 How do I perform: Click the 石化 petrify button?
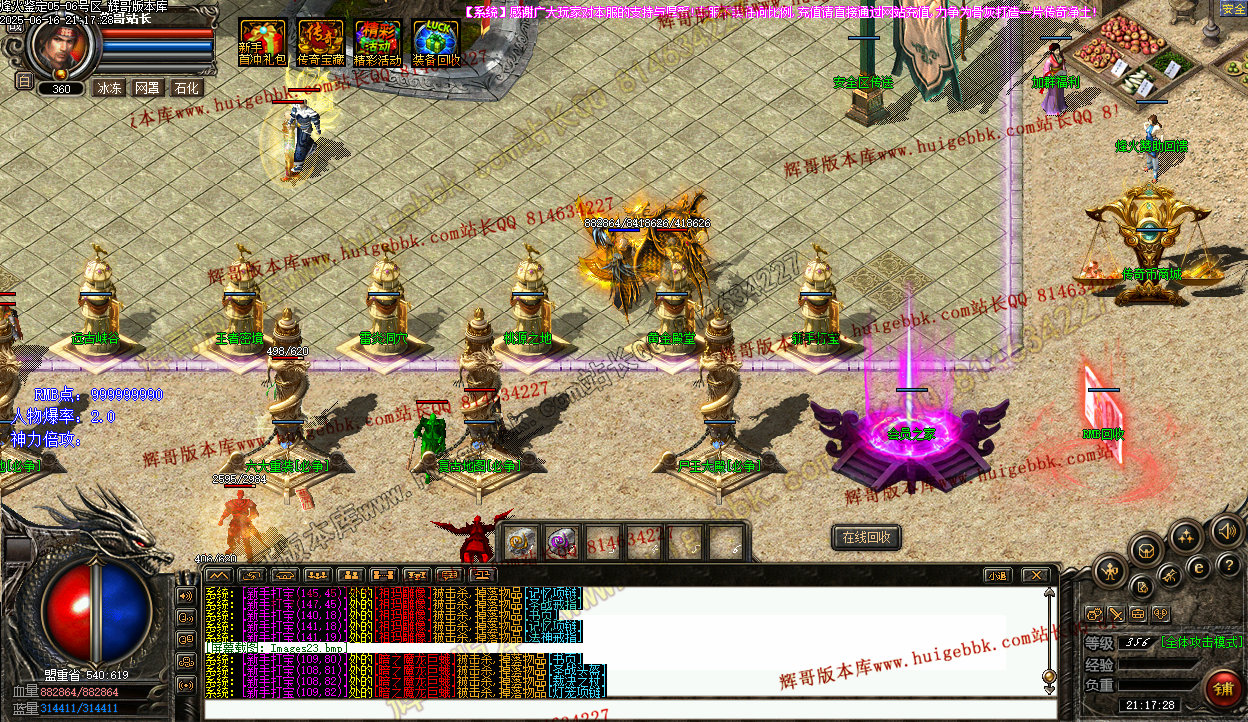point(186,88)
